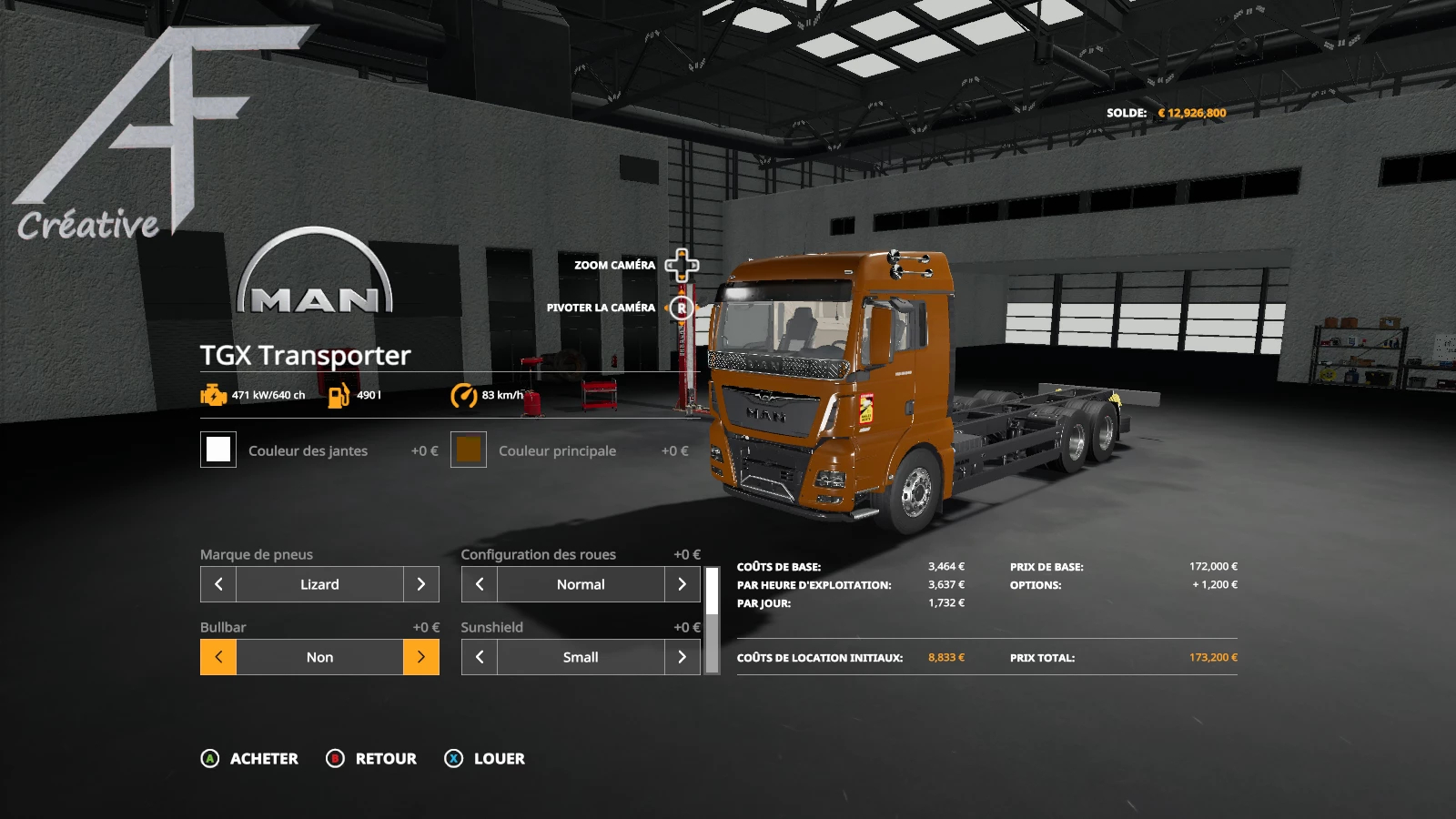This screenshot has height=819, width=1456.
Task: Advance wheel configuration past Normal
Action: coord(682,584)
